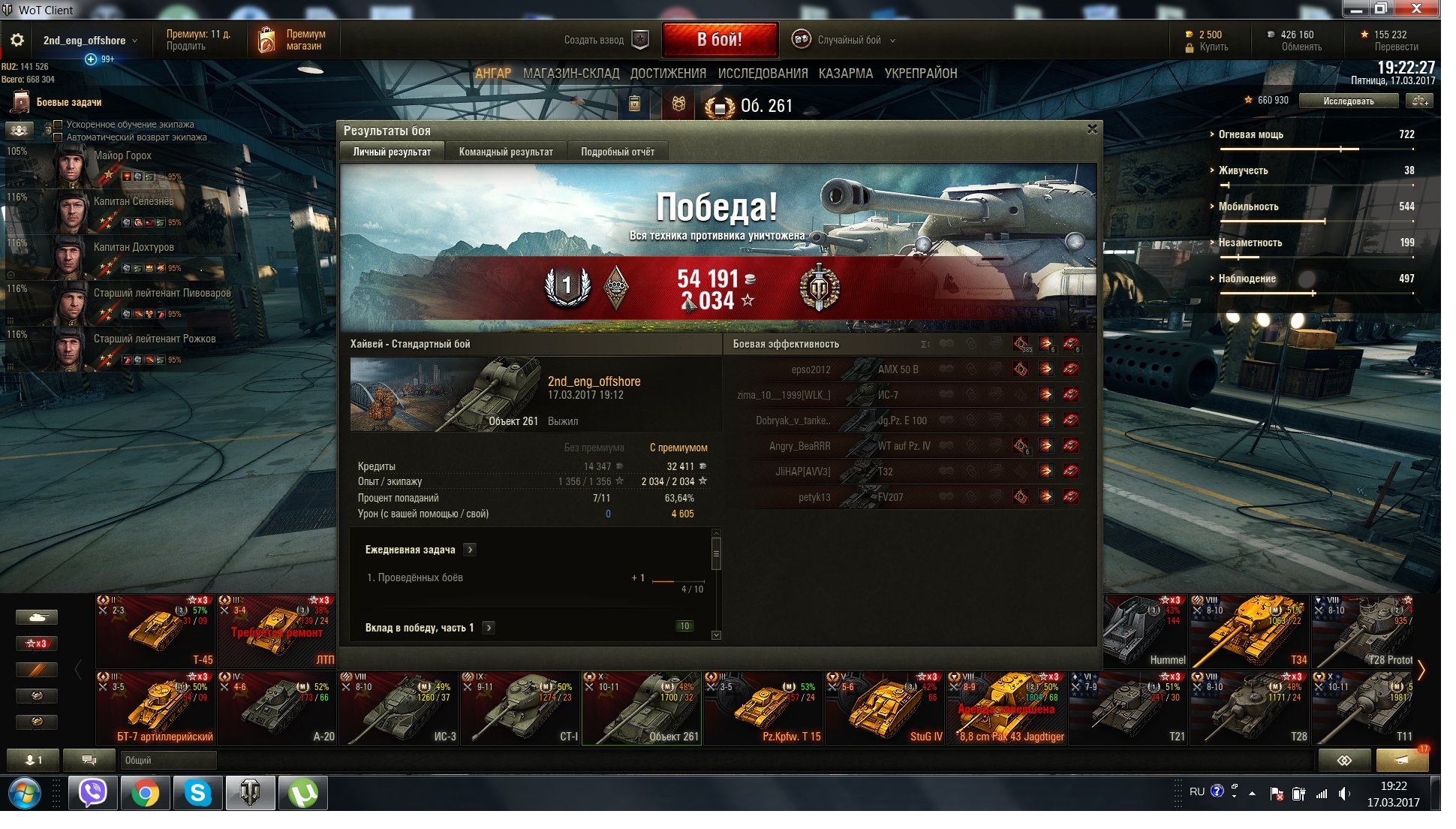Open the Случайный бой mode dropdown

tap(849, 40)
